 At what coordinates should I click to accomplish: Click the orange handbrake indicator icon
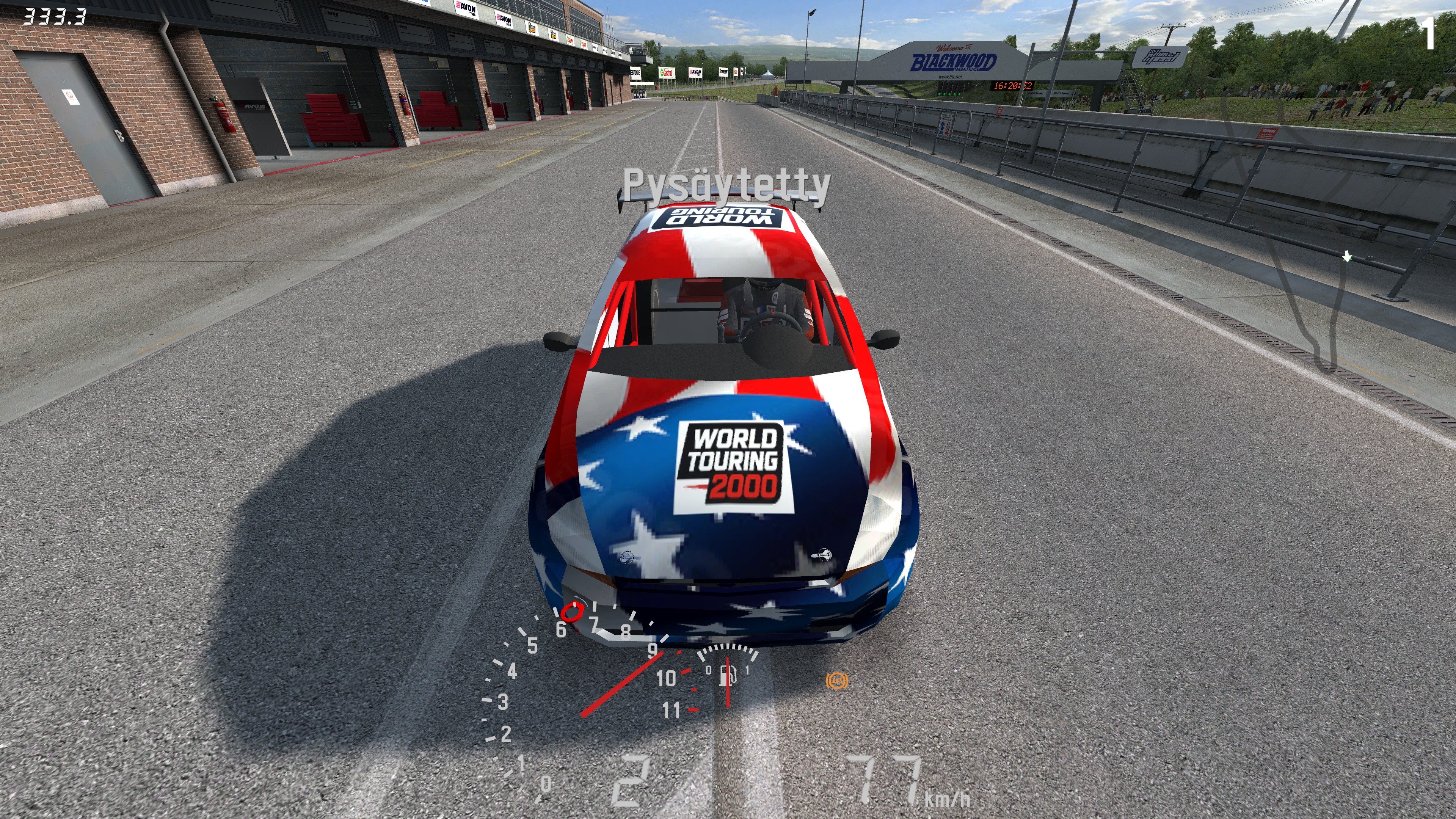836,681
